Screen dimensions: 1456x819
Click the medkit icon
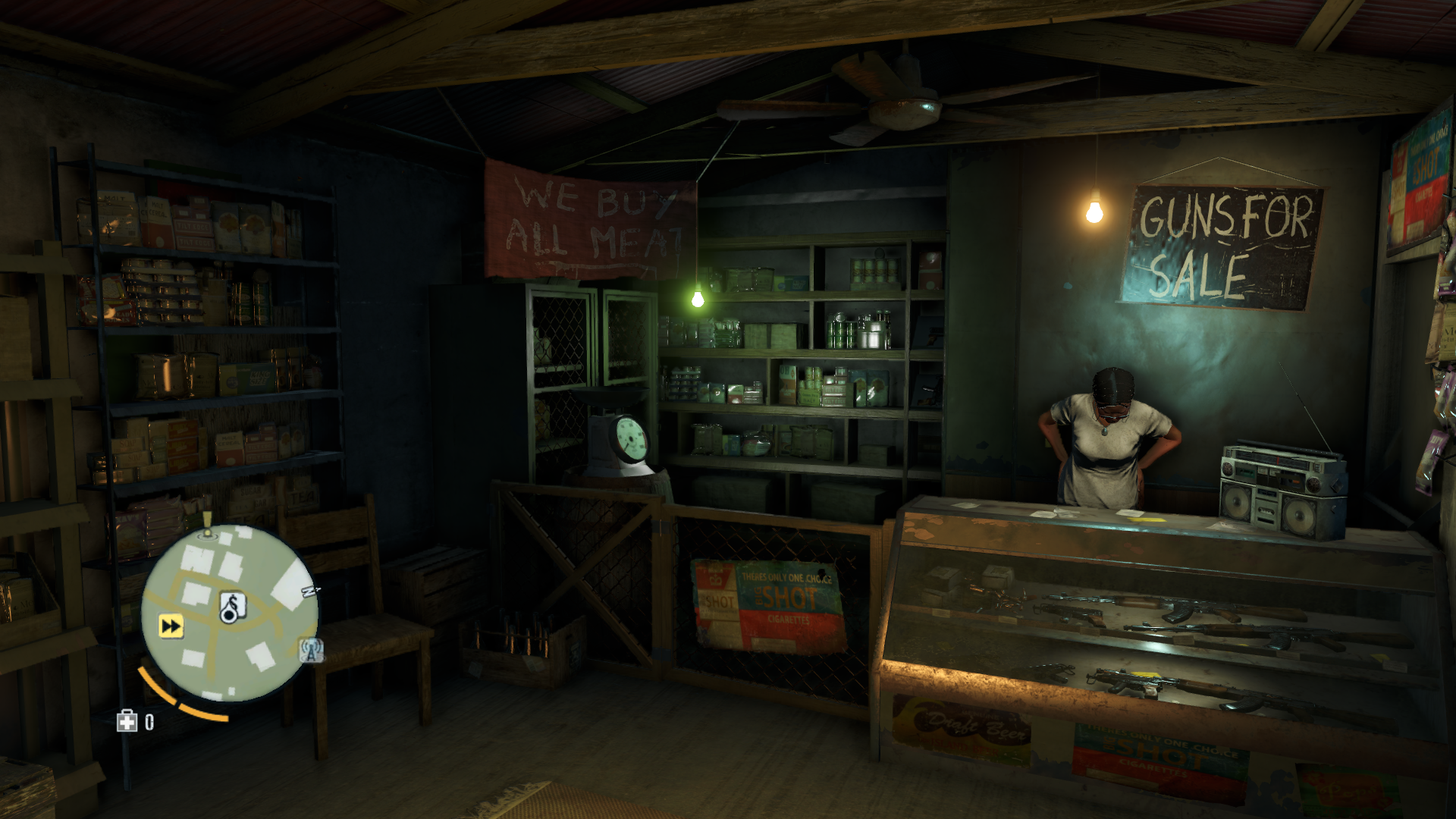[x=127, y=721]
